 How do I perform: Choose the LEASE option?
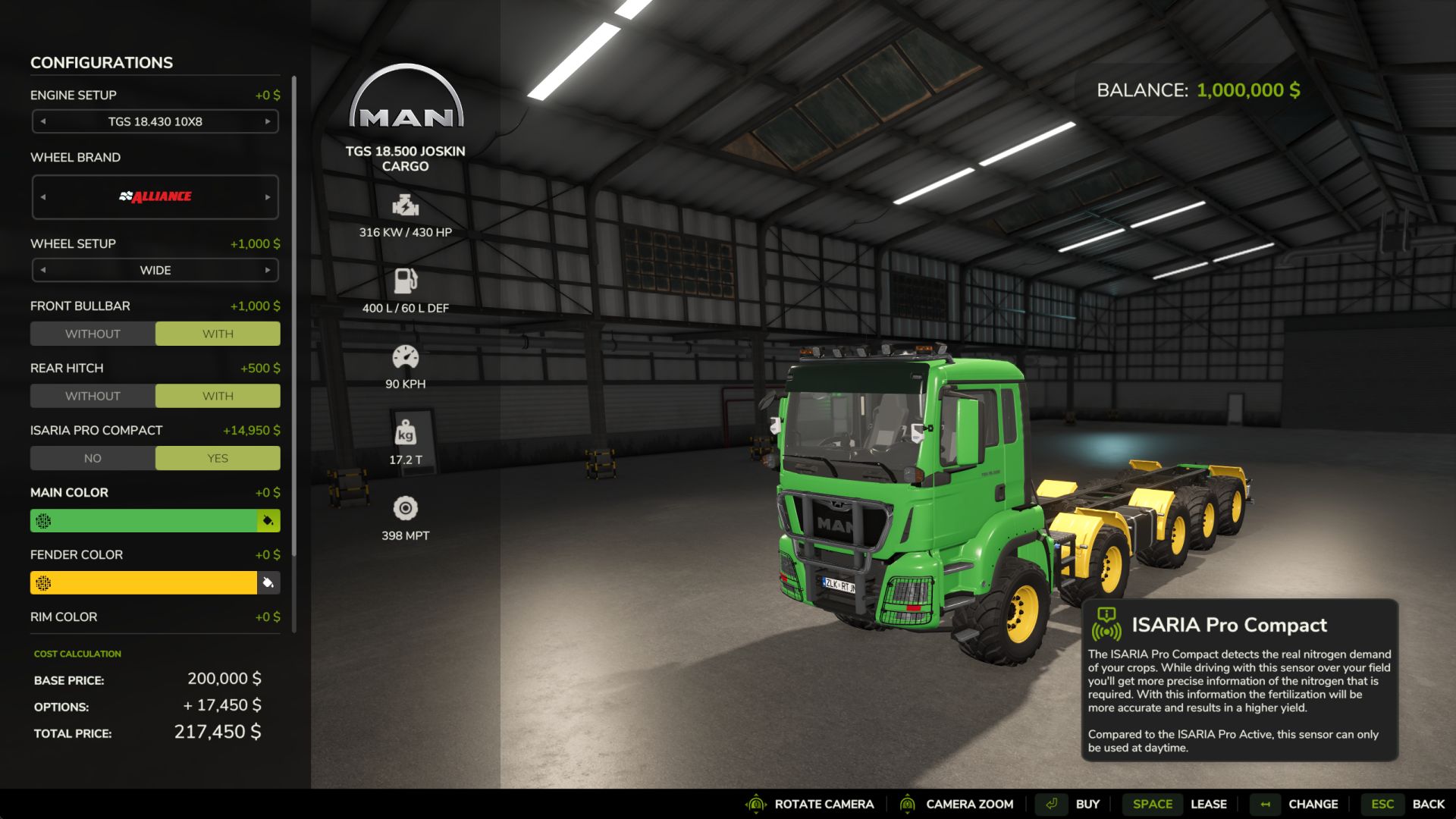(1209, 804)
